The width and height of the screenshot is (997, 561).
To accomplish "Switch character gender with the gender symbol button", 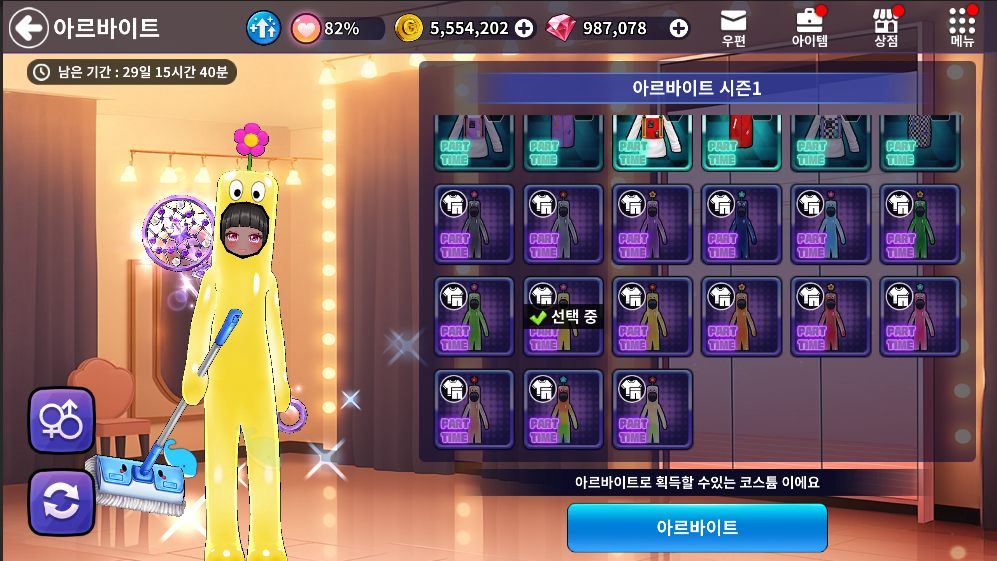I will pos(61,420).
